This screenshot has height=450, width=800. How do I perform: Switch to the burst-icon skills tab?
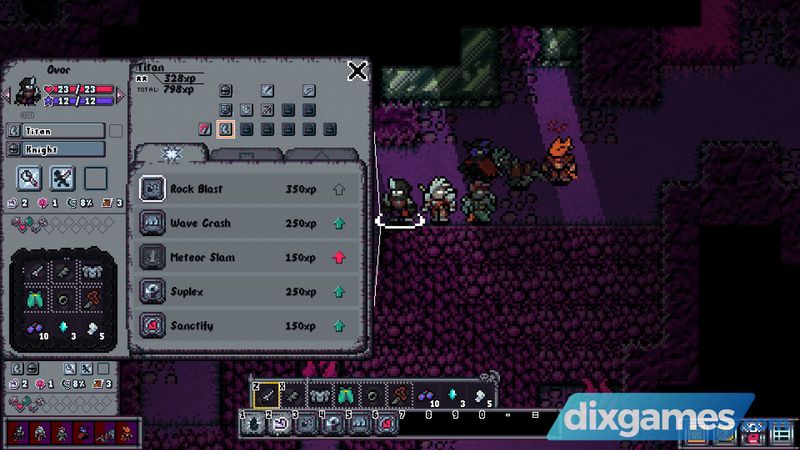pyautogui.click(x=171, y=153)
